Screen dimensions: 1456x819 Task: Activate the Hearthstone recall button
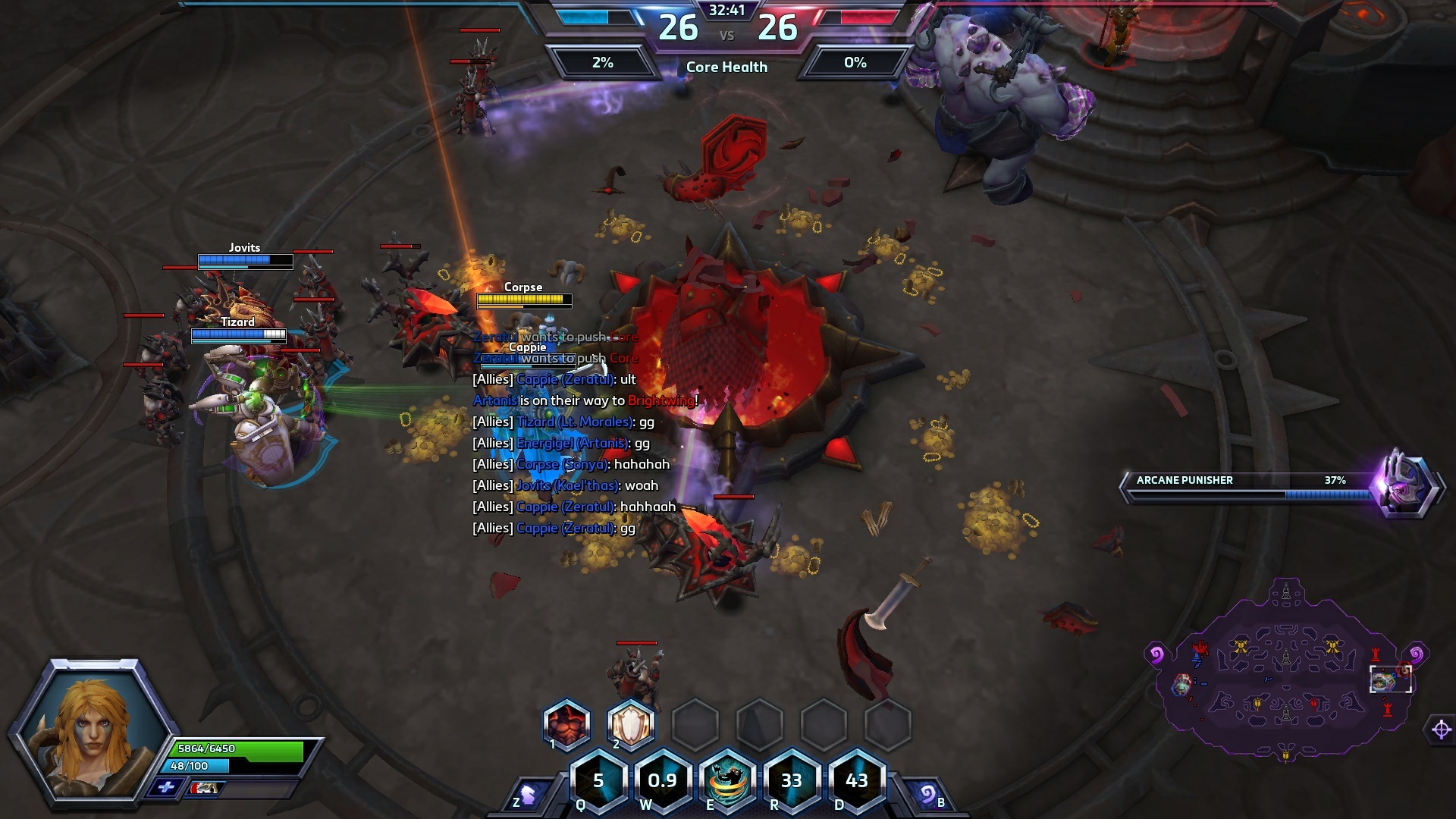click(927, 795)
